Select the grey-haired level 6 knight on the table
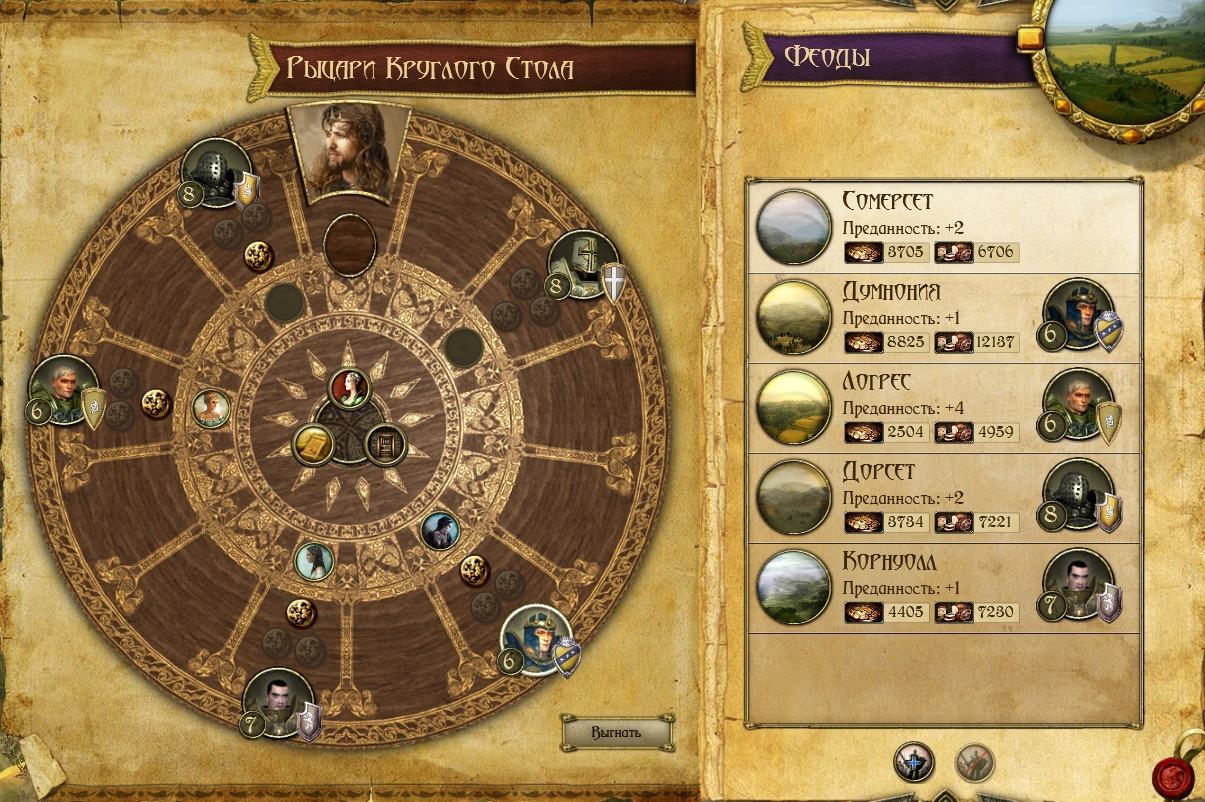1205x802 pixels. 63,390
